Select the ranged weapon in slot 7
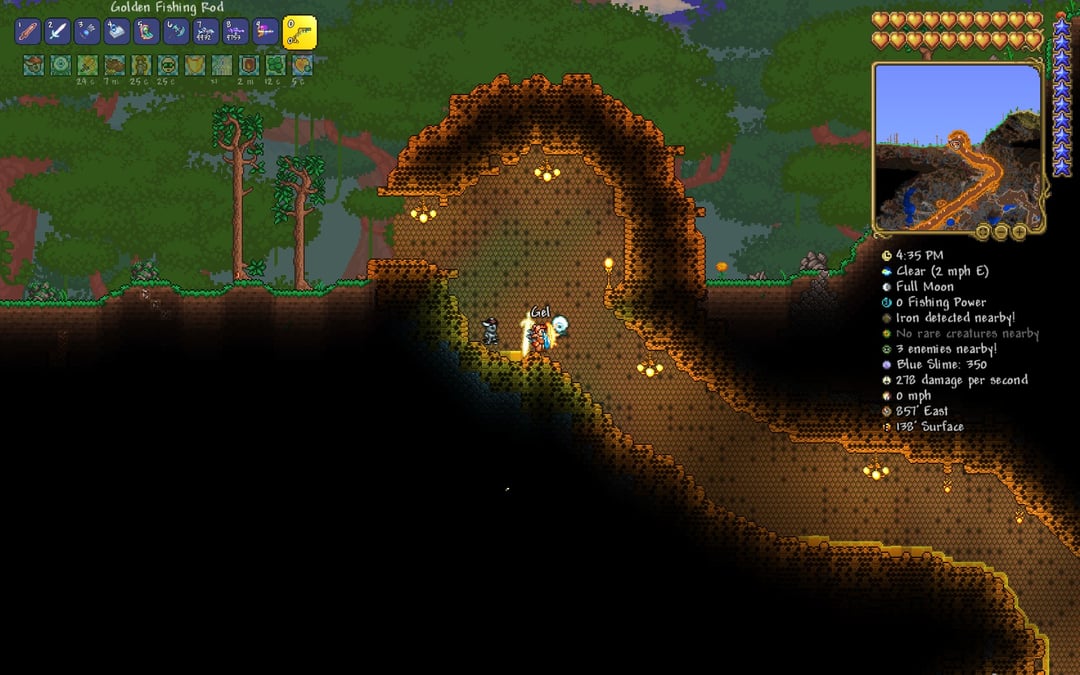 [x=207, y=31]
